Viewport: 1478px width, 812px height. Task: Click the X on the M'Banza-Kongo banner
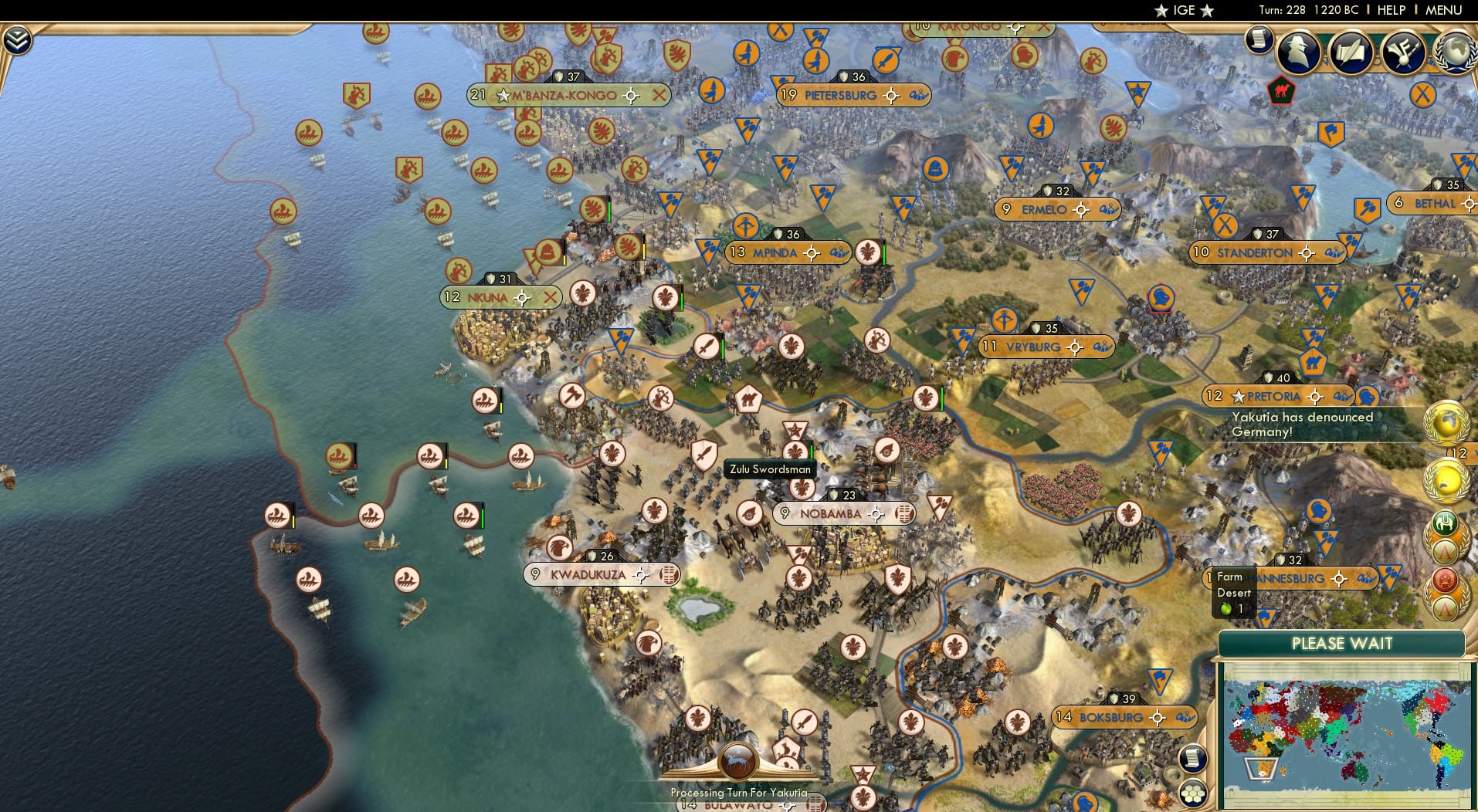click(x=659, y=96)
